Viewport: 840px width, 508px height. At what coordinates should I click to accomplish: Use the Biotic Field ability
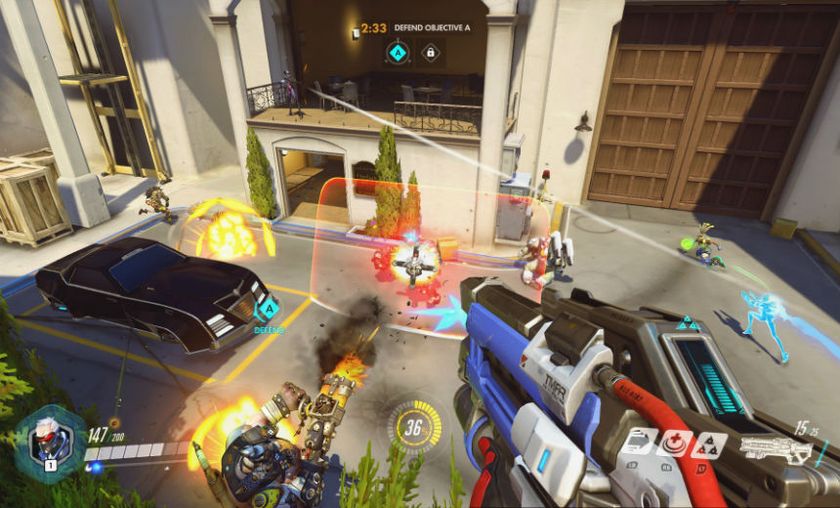coord(676,445)
